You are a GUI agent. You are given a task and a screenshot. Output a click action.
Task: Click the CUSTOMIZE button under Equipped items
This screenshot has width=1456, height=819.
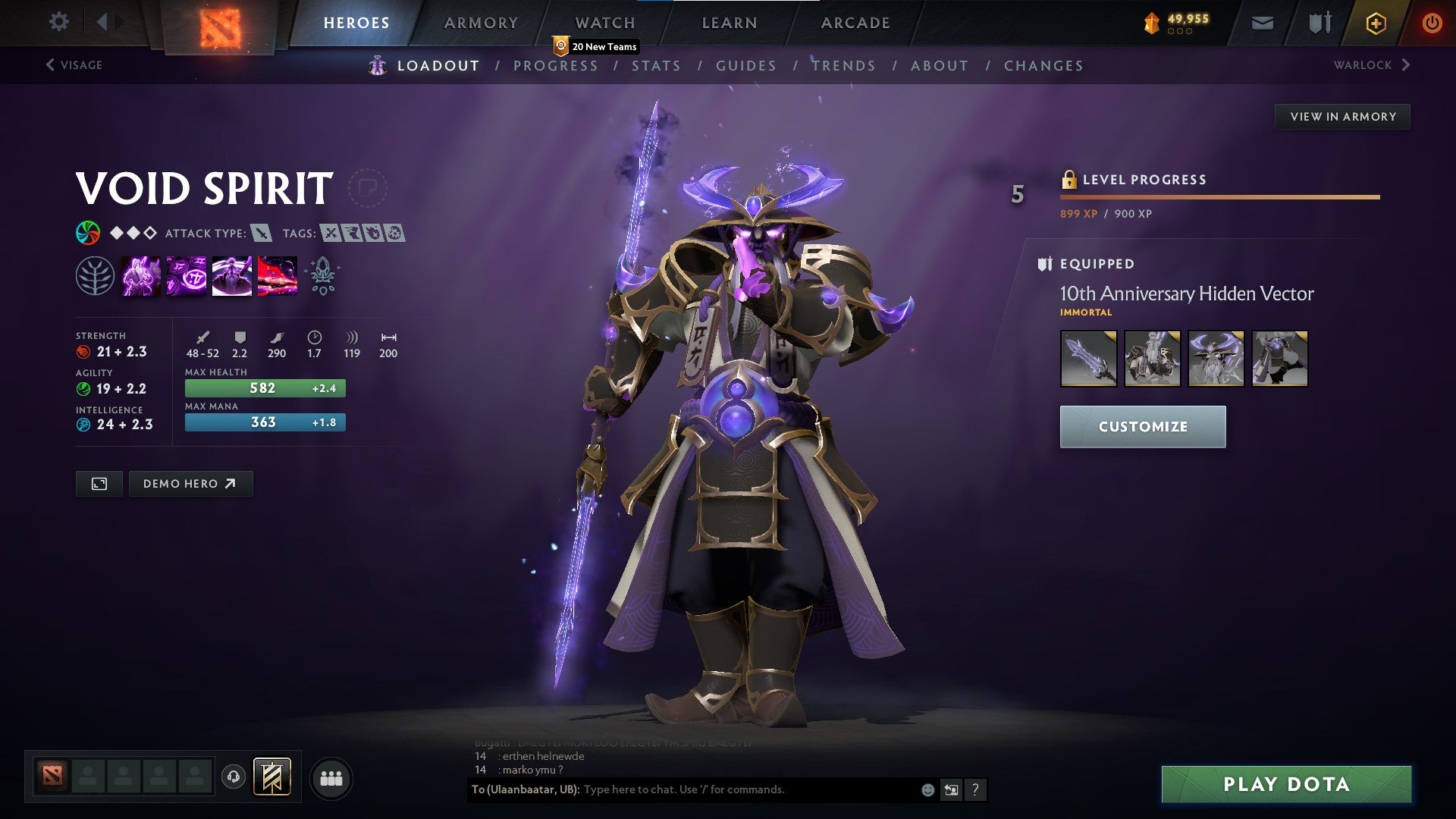click(1142, 426)
